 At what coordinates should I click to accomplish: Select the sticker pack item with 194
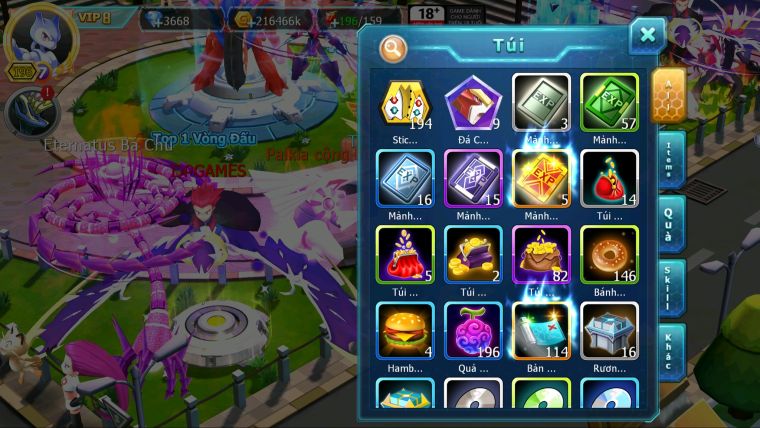pyautogui.click(x=405, y=102)
